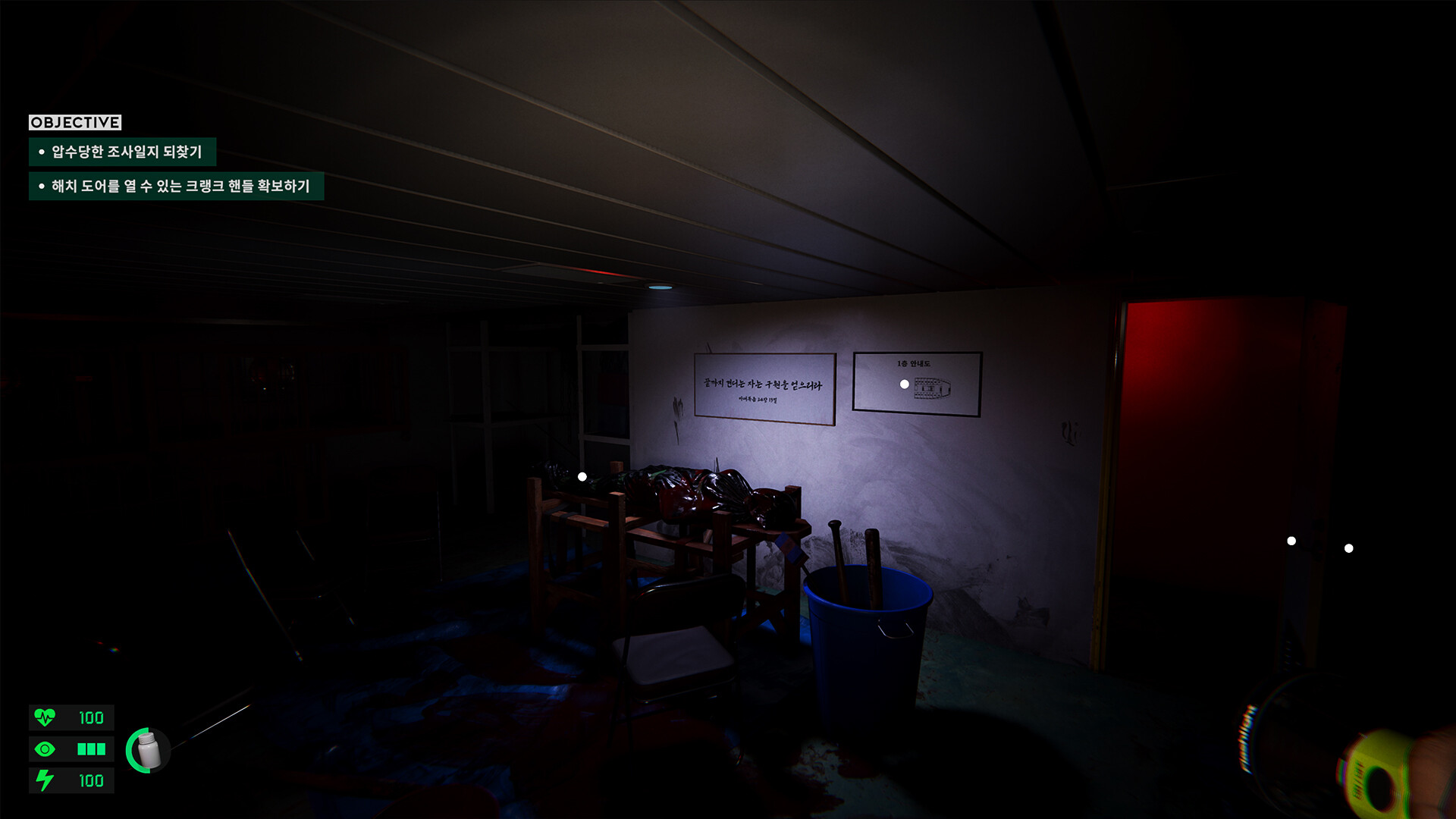The width and height of the screenshot is (1456, 819).
Task: Click the interaction dot on the wrapped body
Action: 582,475
